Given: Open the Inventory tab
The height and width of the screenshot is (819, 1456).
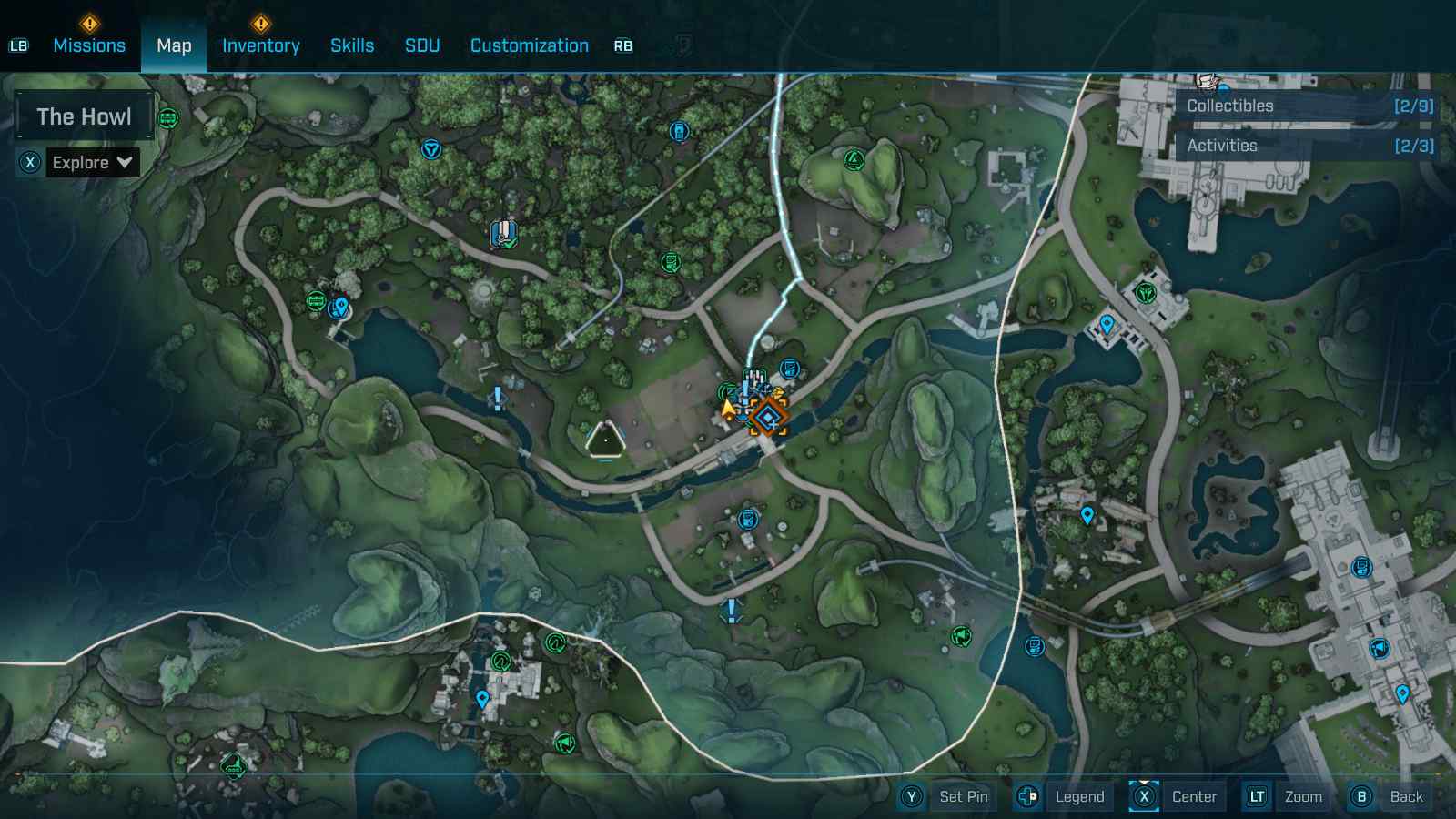Looking at the screenshot, I should click(x=260, y=45).
